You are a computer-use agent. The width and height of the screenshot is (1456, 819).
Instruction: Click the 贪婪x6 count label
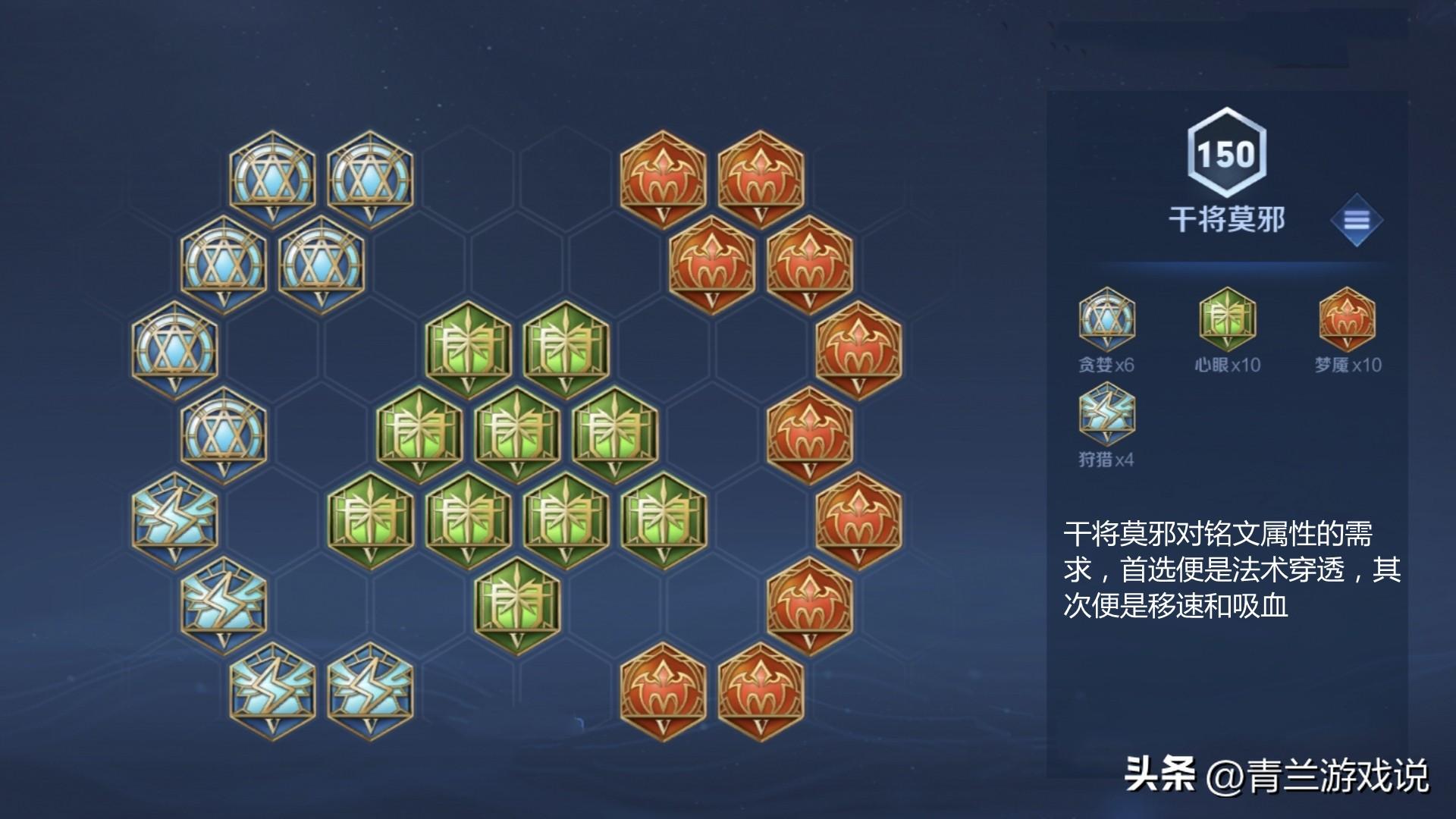pyautogui.click(x=1106, y=366)
